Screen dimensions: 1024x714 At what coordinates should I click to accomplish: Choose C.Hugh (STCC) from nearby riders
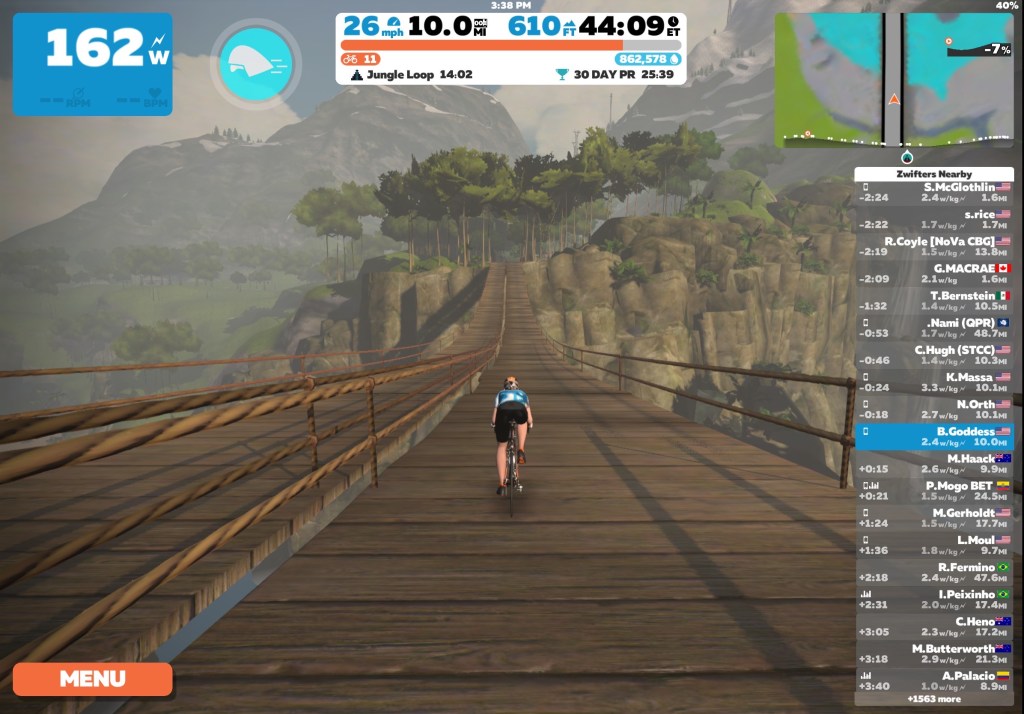pyautogui.click(x=934, y=355)
